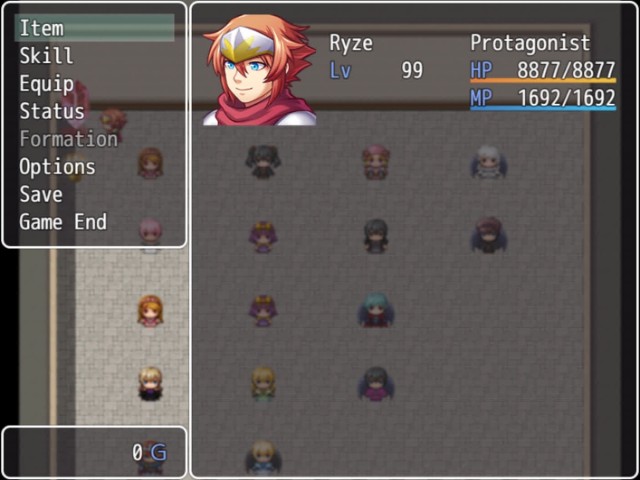Select Ryze's character portrait
The width and height of the screenshot is (640, 480).
[259, 70]
